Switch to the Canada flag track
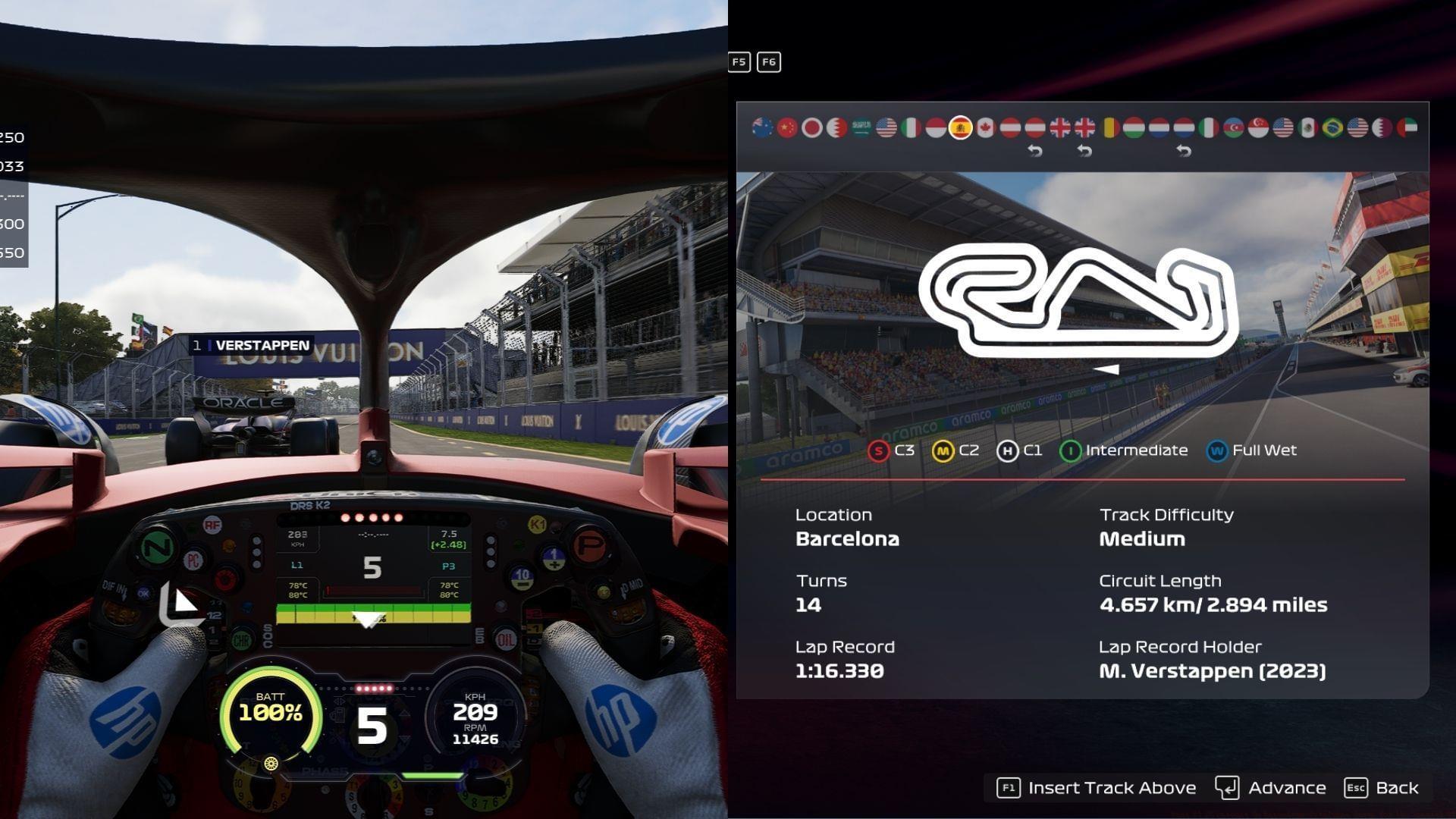 (x=985, y=127)
